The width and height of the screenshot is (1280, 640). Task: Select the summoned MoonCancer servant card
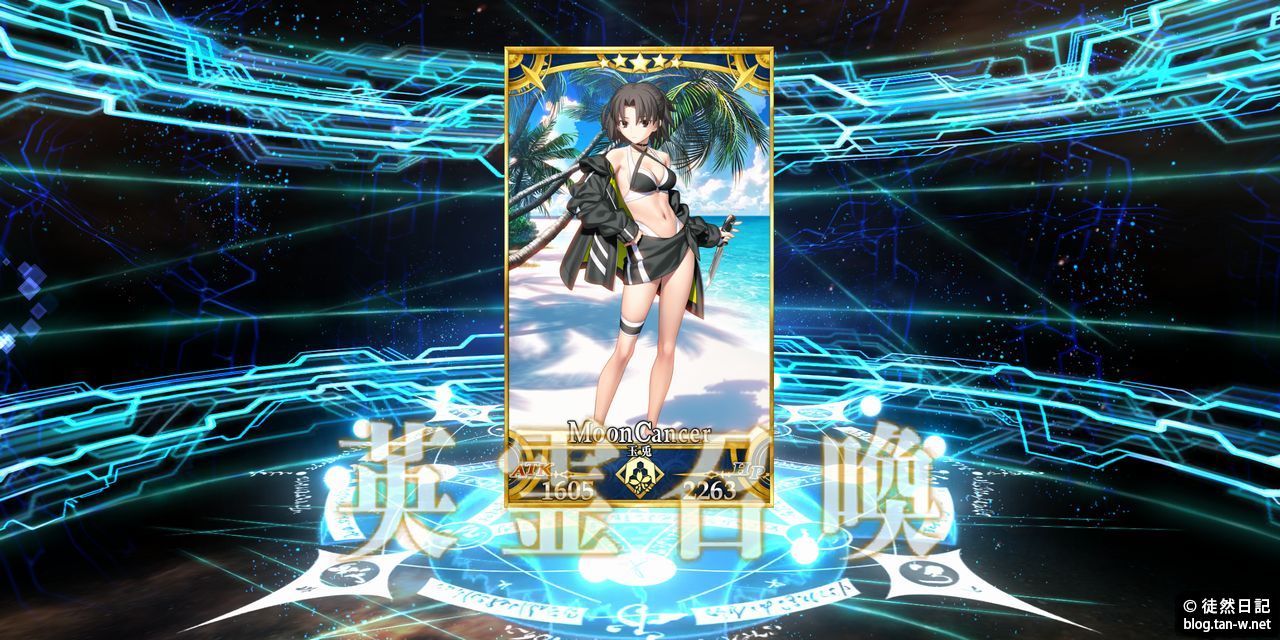point(639,275)
